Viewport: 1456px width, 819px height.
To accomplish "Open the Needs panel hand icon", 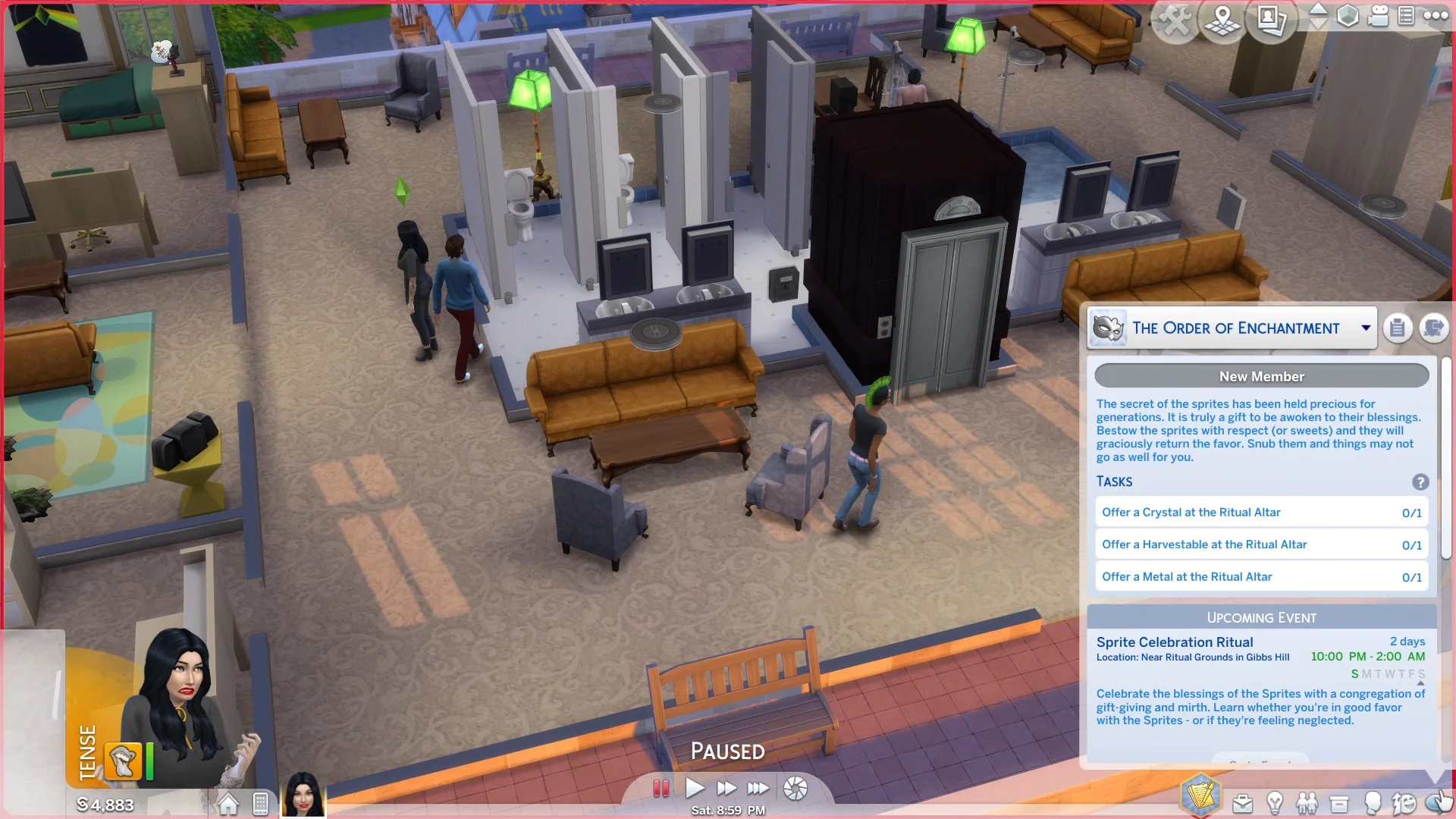I will click(x=1436, y=802).
